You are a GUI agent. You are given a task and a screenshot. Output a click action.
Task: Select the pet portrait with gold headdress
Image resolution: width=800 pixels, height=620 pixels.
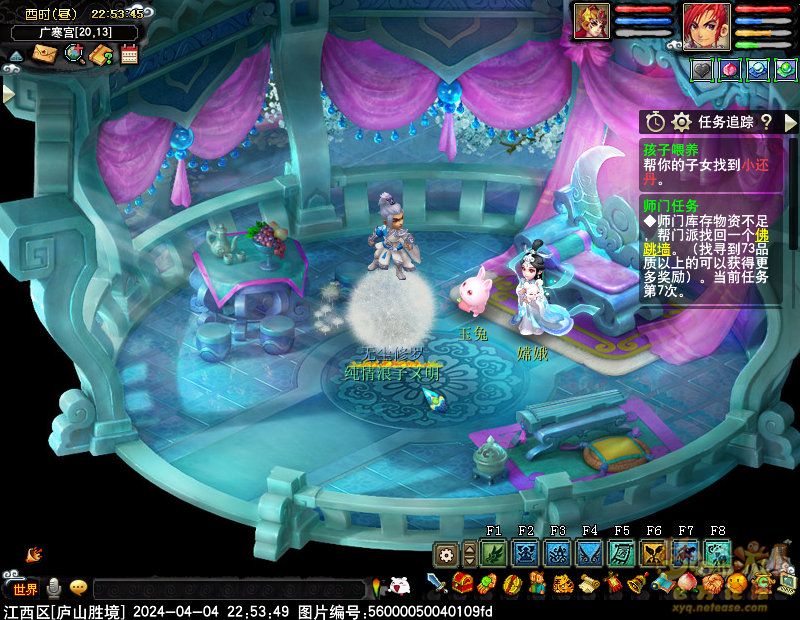(591, 22)
